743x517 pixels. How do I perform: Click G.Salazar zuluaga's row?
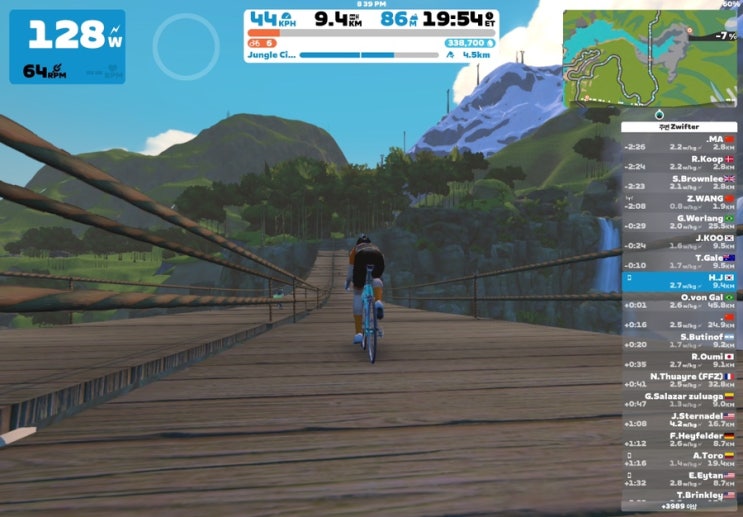click(680, 399)
